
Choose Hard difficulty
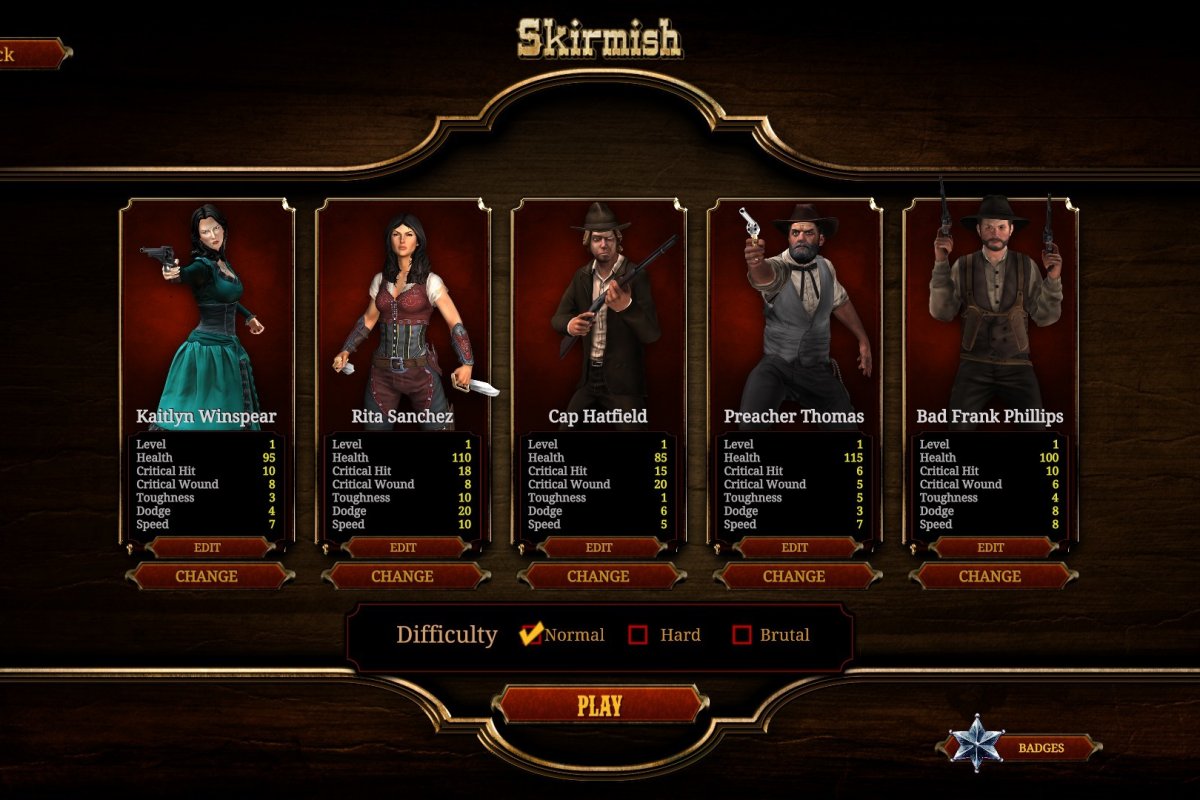click(x=638, y=634)
